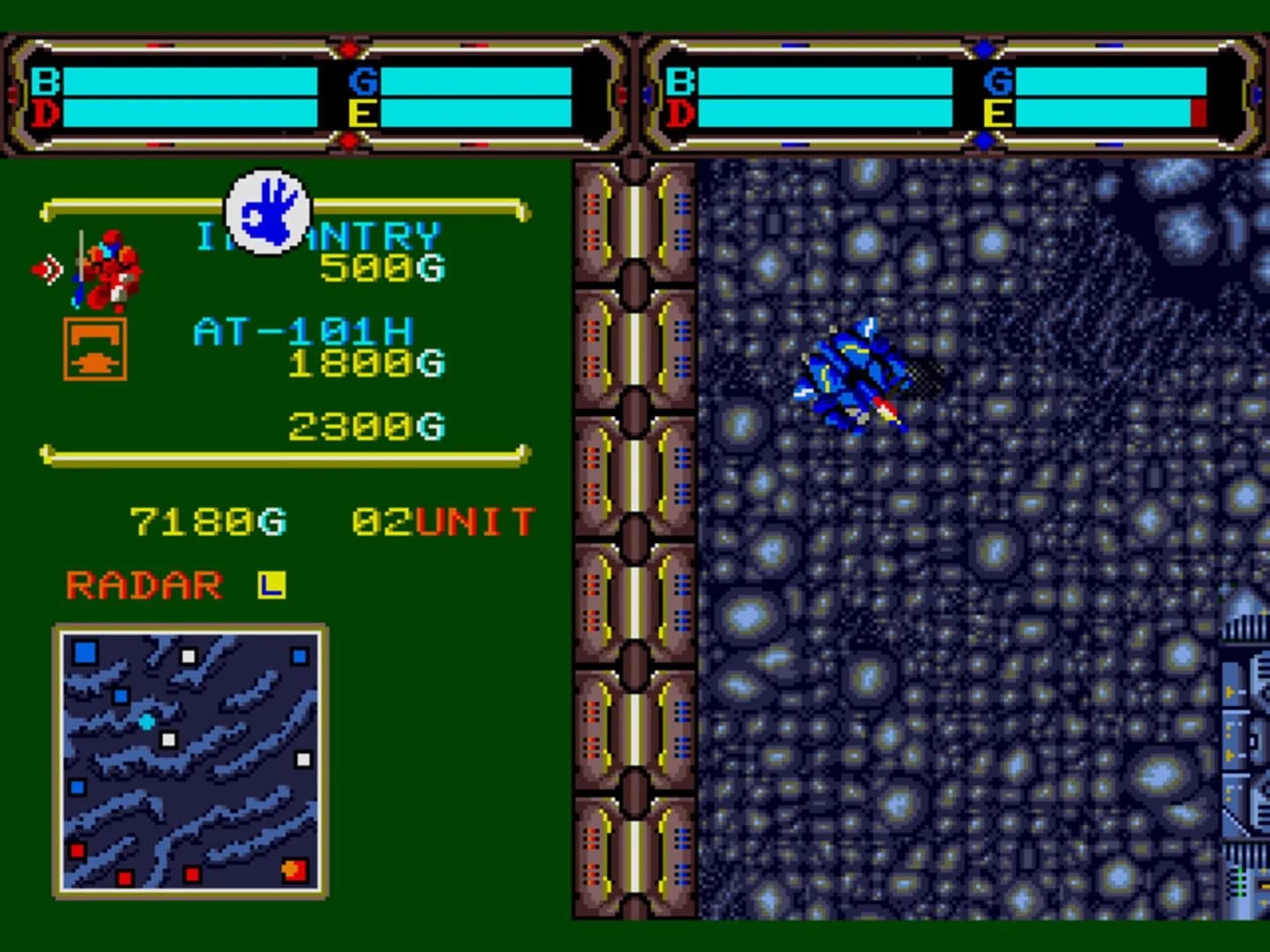Toggle the G gauge indicator on left panel
This screenshot has height=952, width=1270.
tap(362, 79)
